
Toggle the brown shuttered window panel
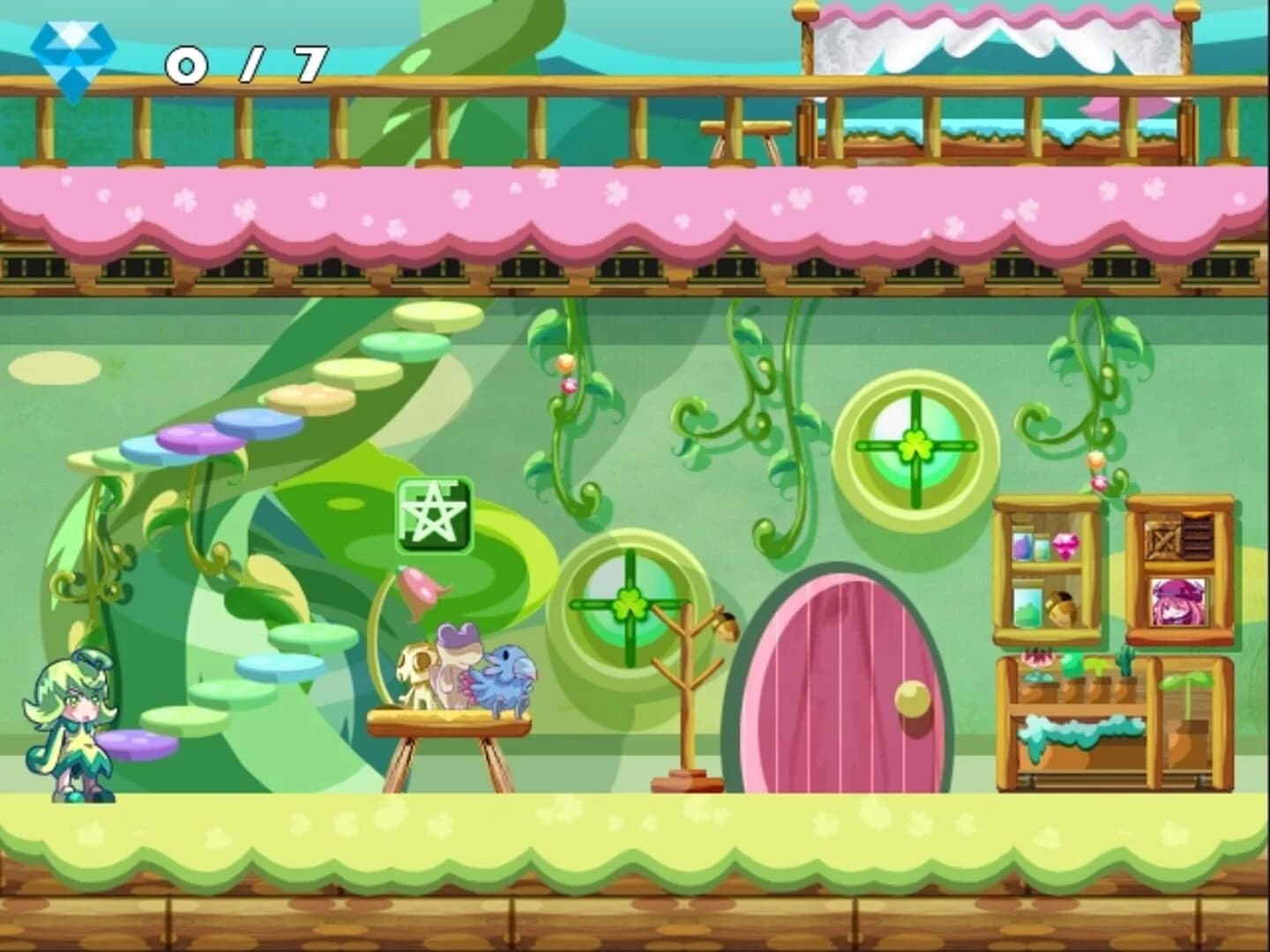[x=1196, y=535]
